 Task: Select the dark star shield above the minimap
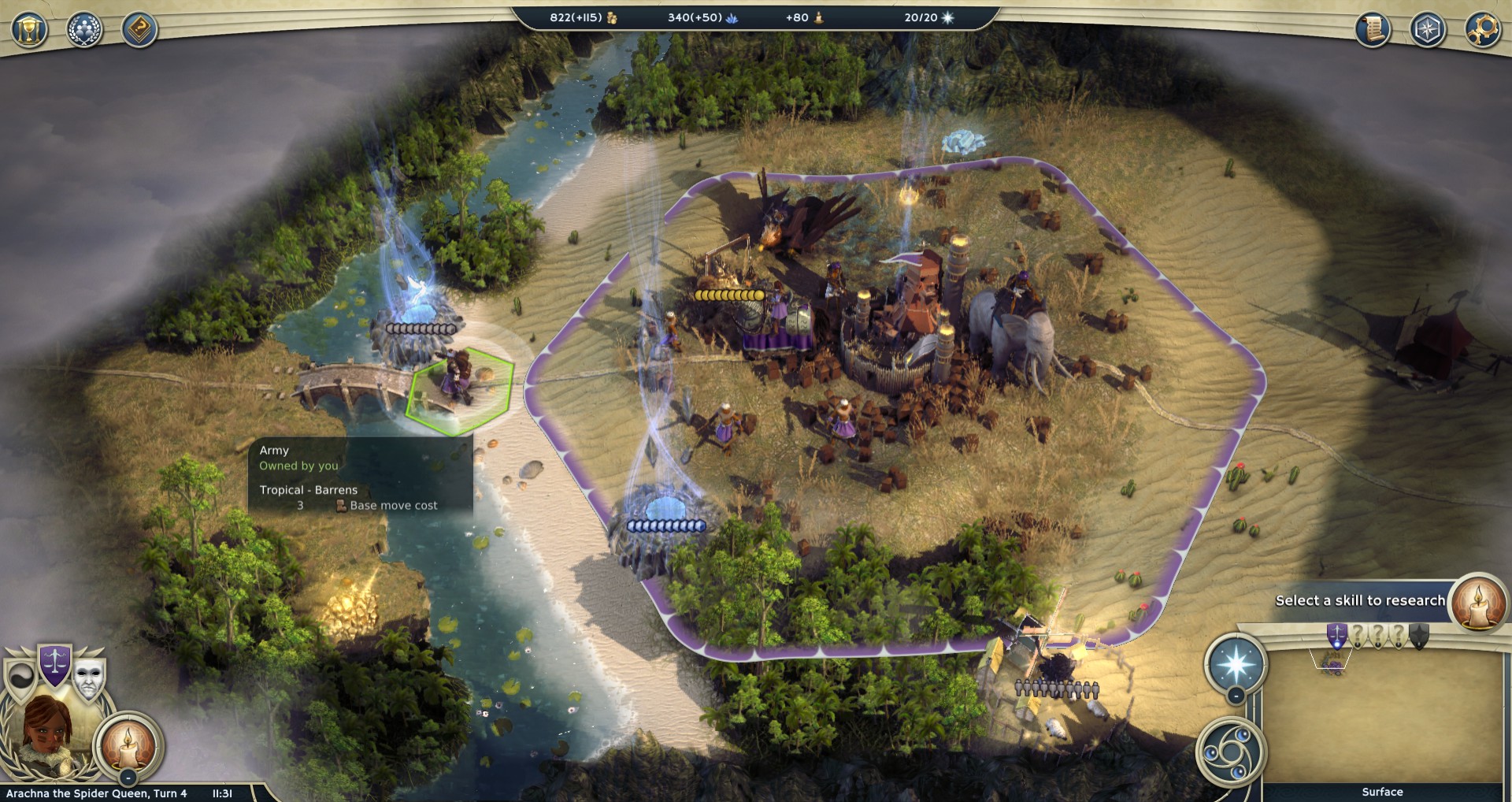[x=1418, y=635]
